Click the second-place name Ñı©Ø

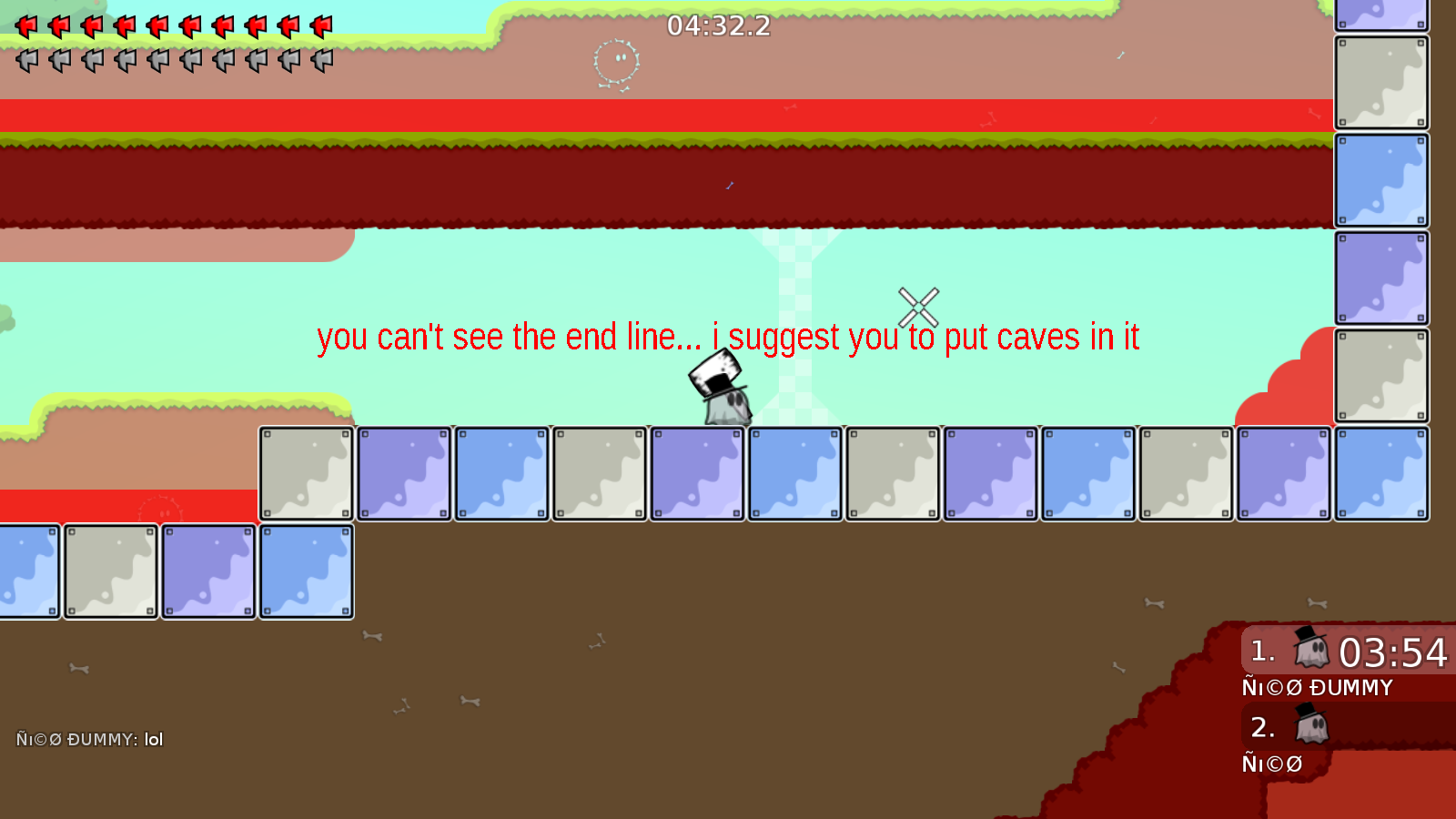[x=1271, y=764]
